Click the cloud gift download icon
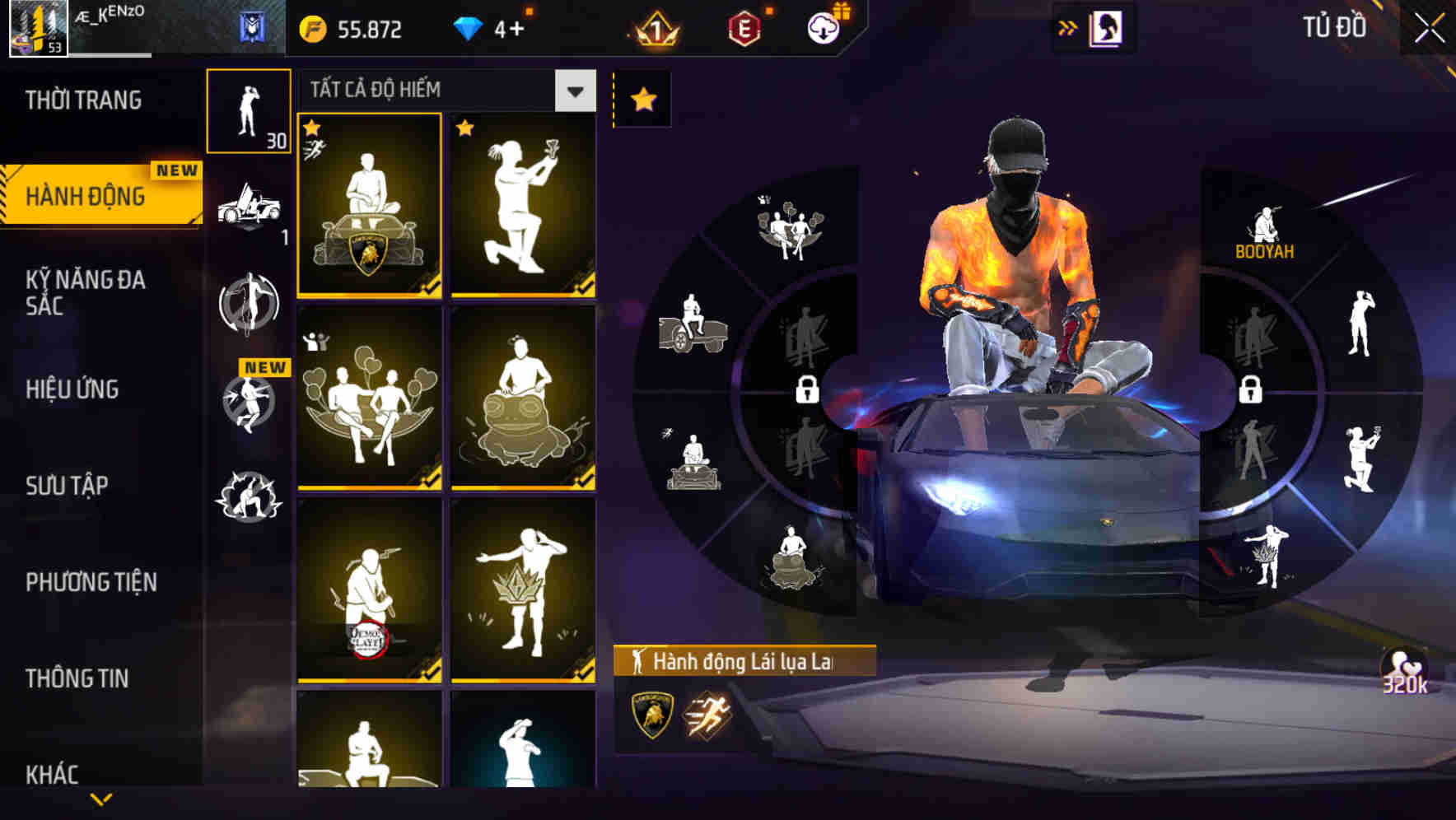 [823, 26]
